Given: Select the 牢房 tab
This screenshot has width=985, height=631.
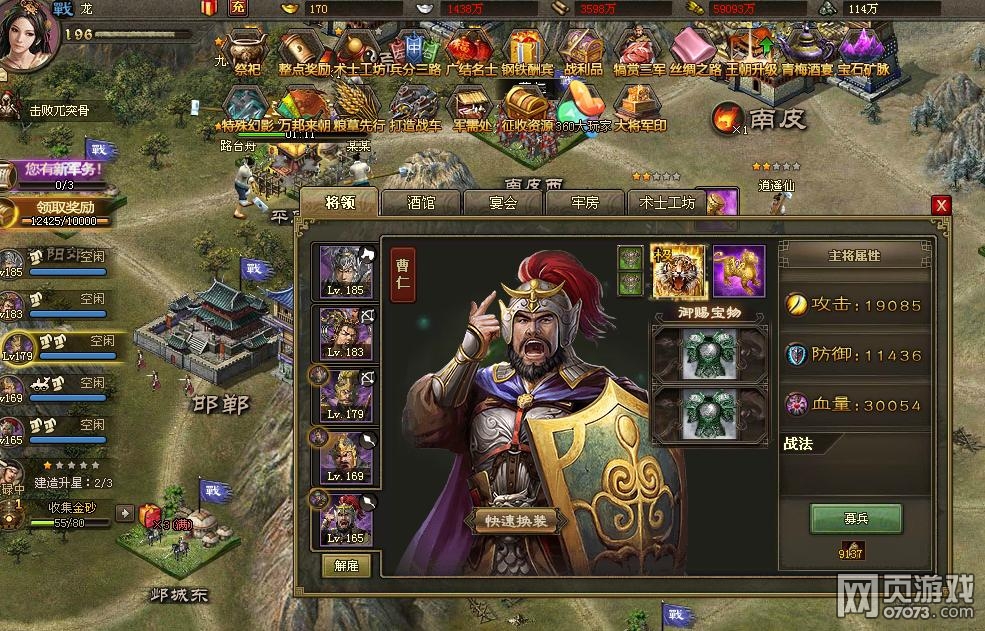Looking at the screenshot, I should [x=584, y=202].
